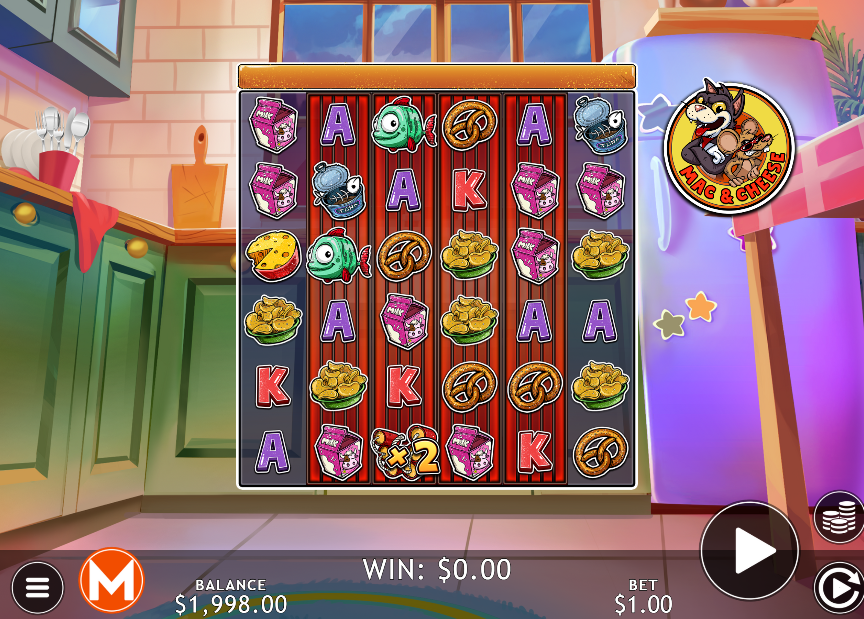864x619 pixels.
Task: Open bet options with the coin stack icon
Action: [839, 517]
